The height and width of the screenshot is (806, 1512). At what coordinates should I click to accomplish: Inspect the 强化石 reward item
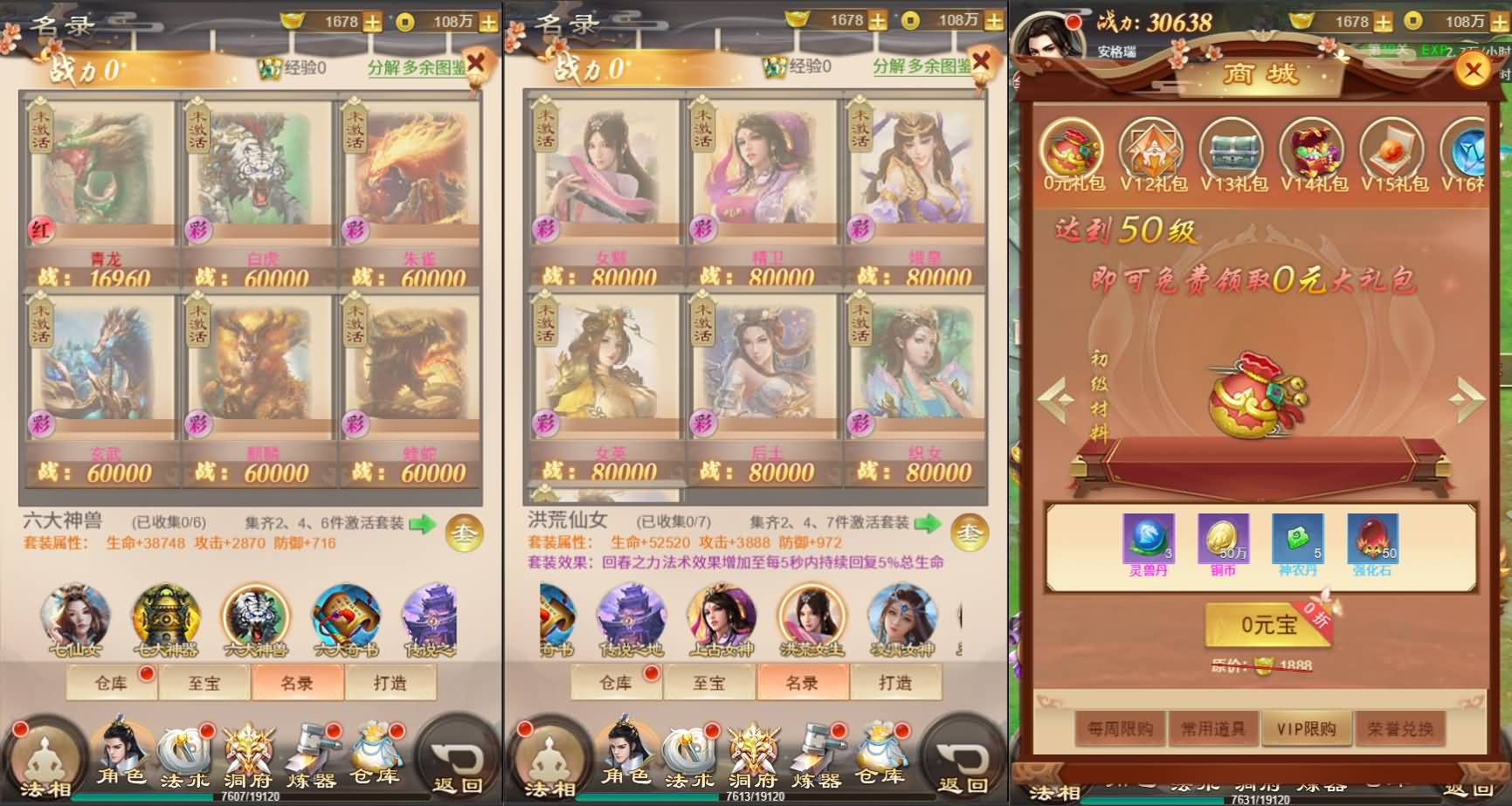tap(1372, 541)
